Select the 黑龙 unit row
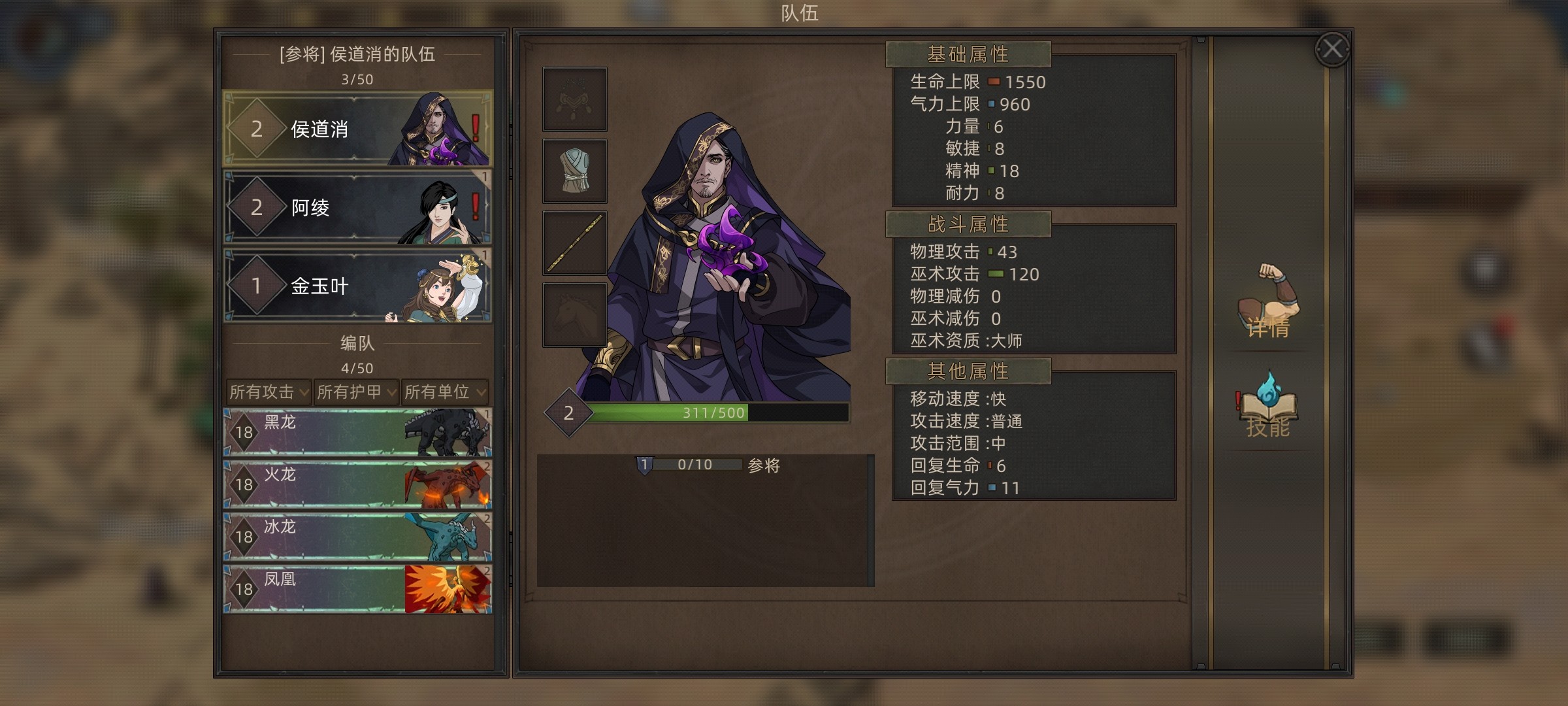The height and width of the screenshot is (706, 1568). click(357, 432)
